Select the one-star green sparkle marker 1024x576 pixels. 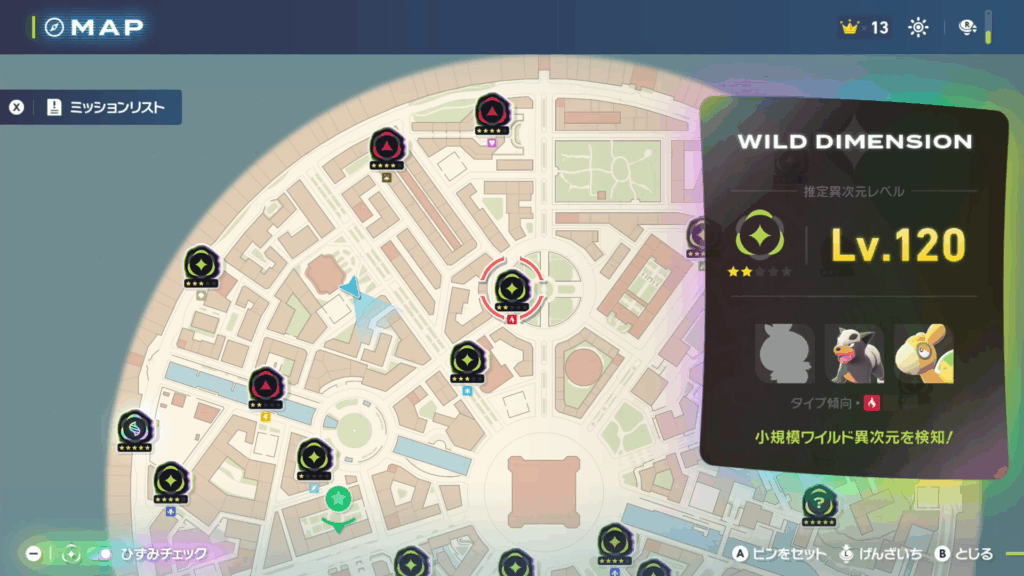click(314, 457)
